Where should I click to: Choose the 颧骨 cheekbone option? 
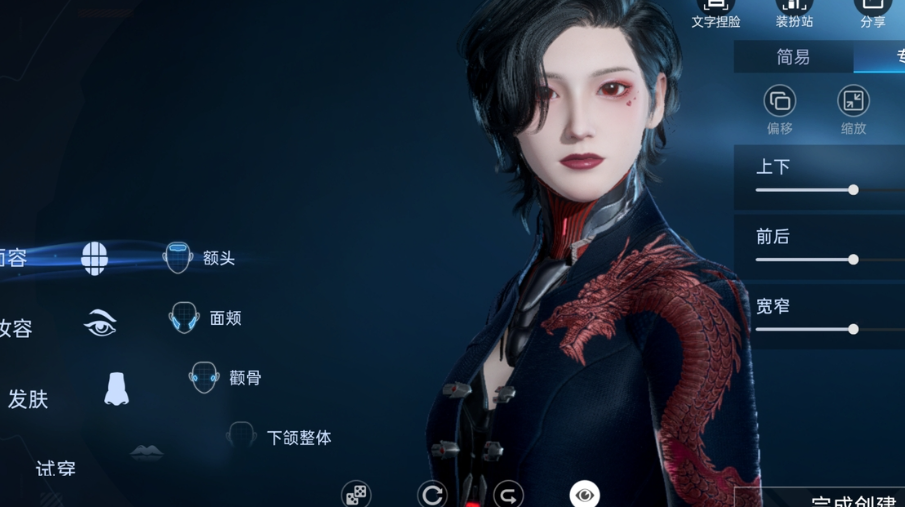(225, 378)
